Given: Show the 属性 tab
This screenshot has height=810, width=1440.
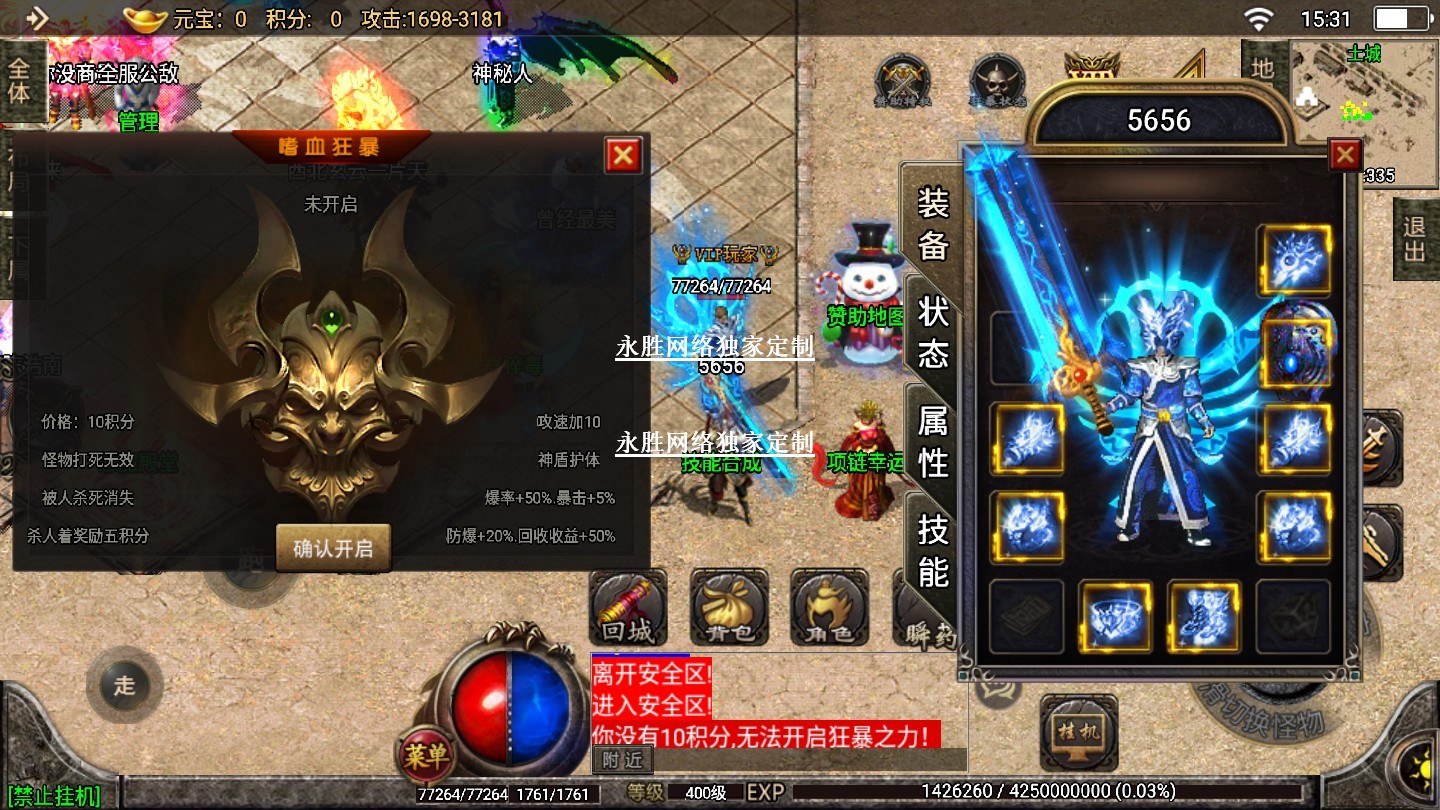Looking at the screenshot, I should 932,441.
